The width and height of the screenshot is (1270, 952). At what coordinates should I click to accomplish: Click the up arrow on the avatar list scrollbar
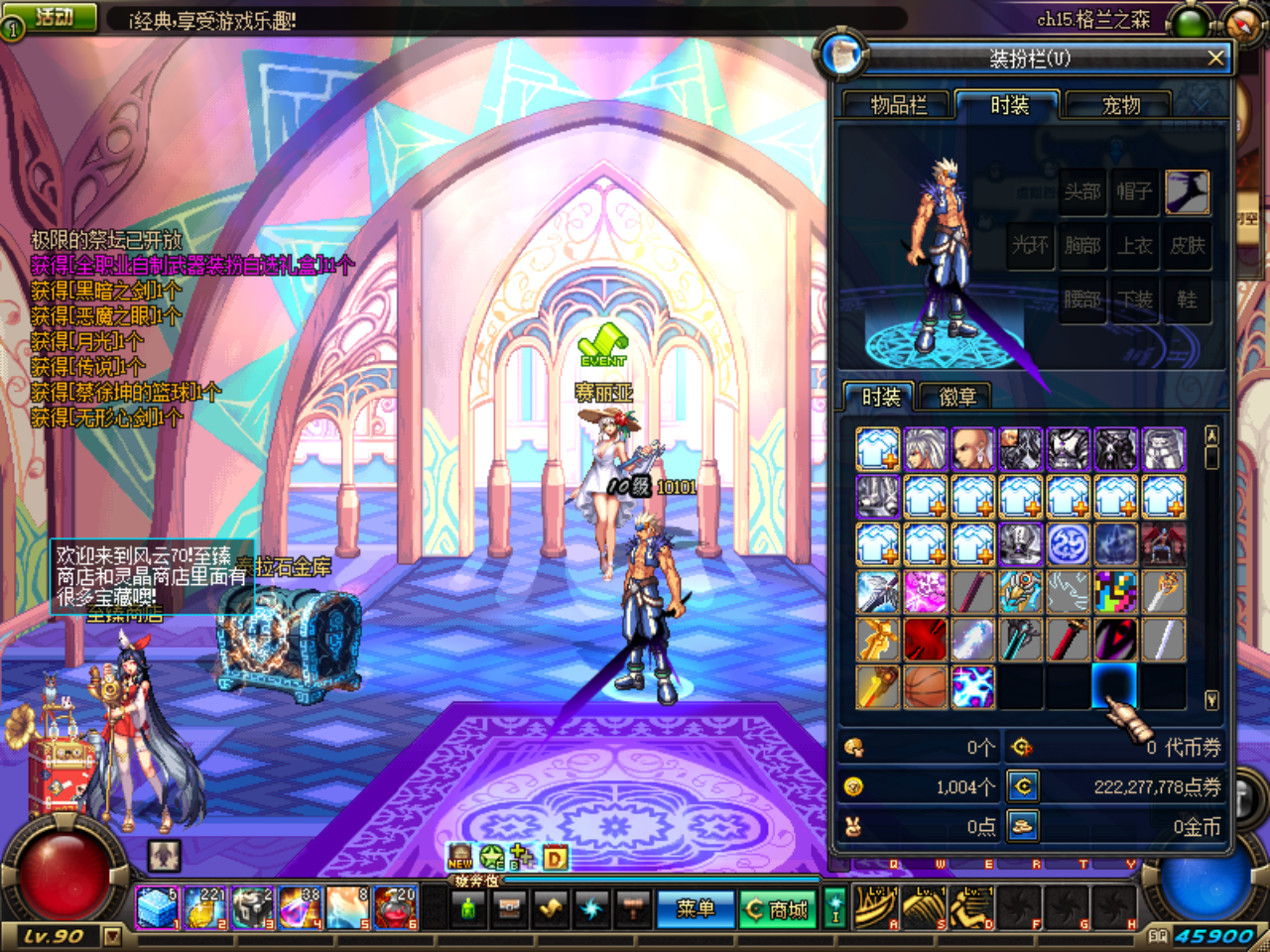point(1211,436)
